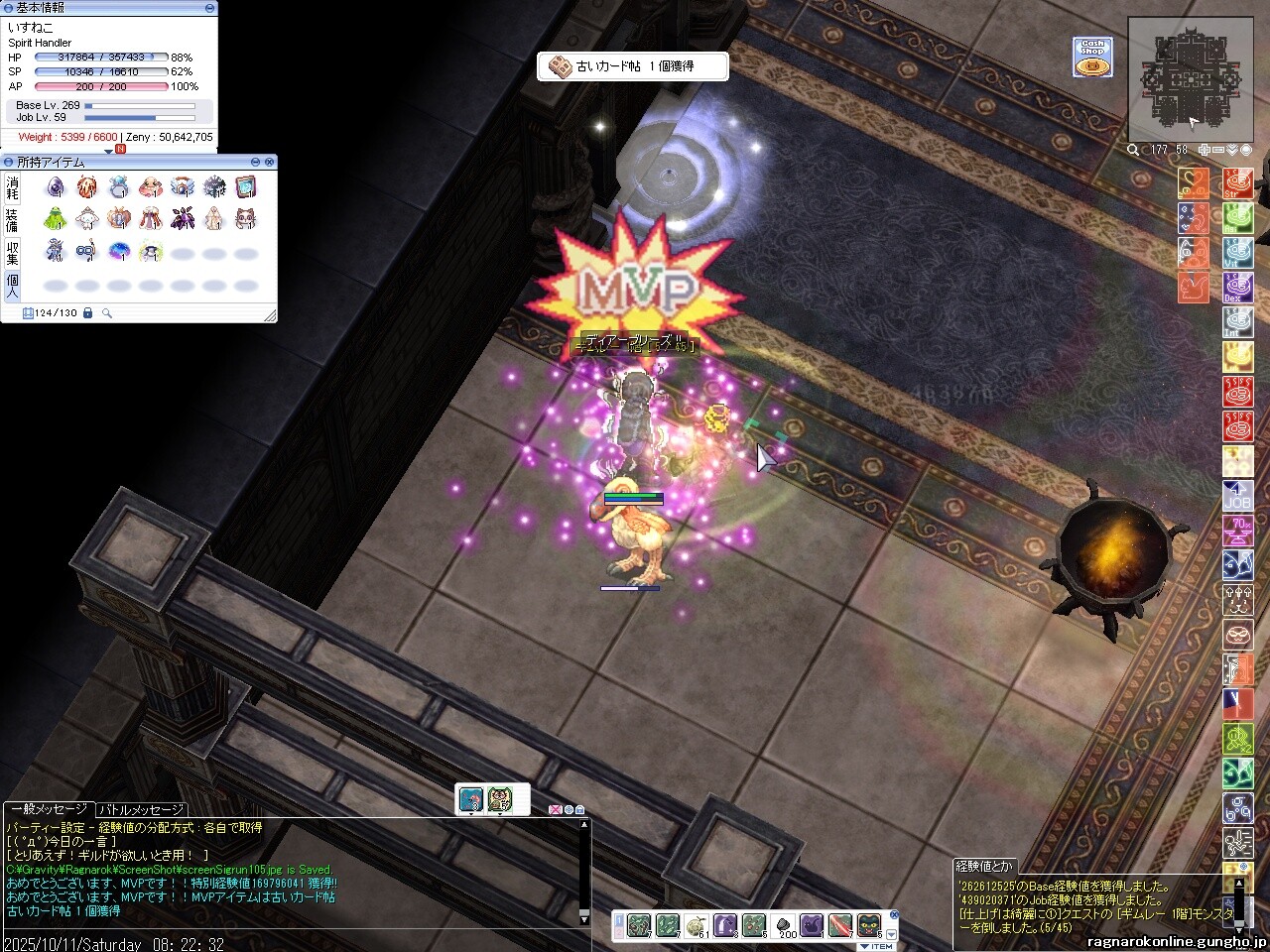This screenshot has width=1270, height=952.
Task: Zoom in the minimap with plus button
Action: tap(1205, 150)
